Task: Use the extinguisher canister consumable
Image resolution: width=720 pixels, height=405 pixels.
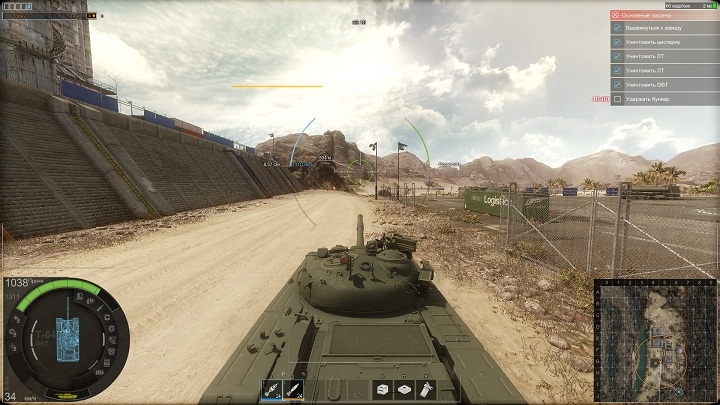Action: pyautogui.click(x=427, y=389)
